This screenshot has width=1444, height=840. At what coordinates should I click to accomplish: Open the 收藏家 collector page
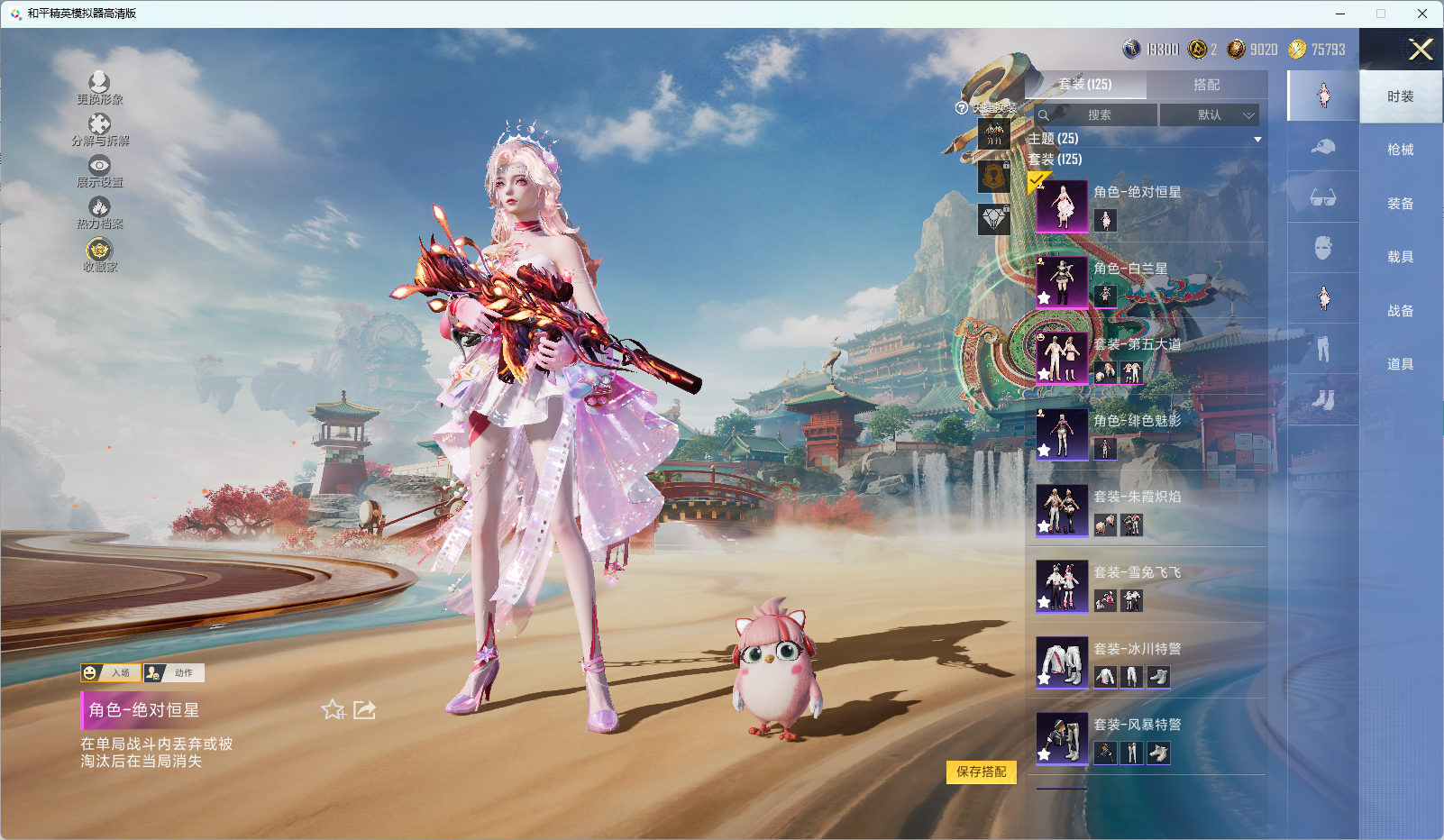99,253
